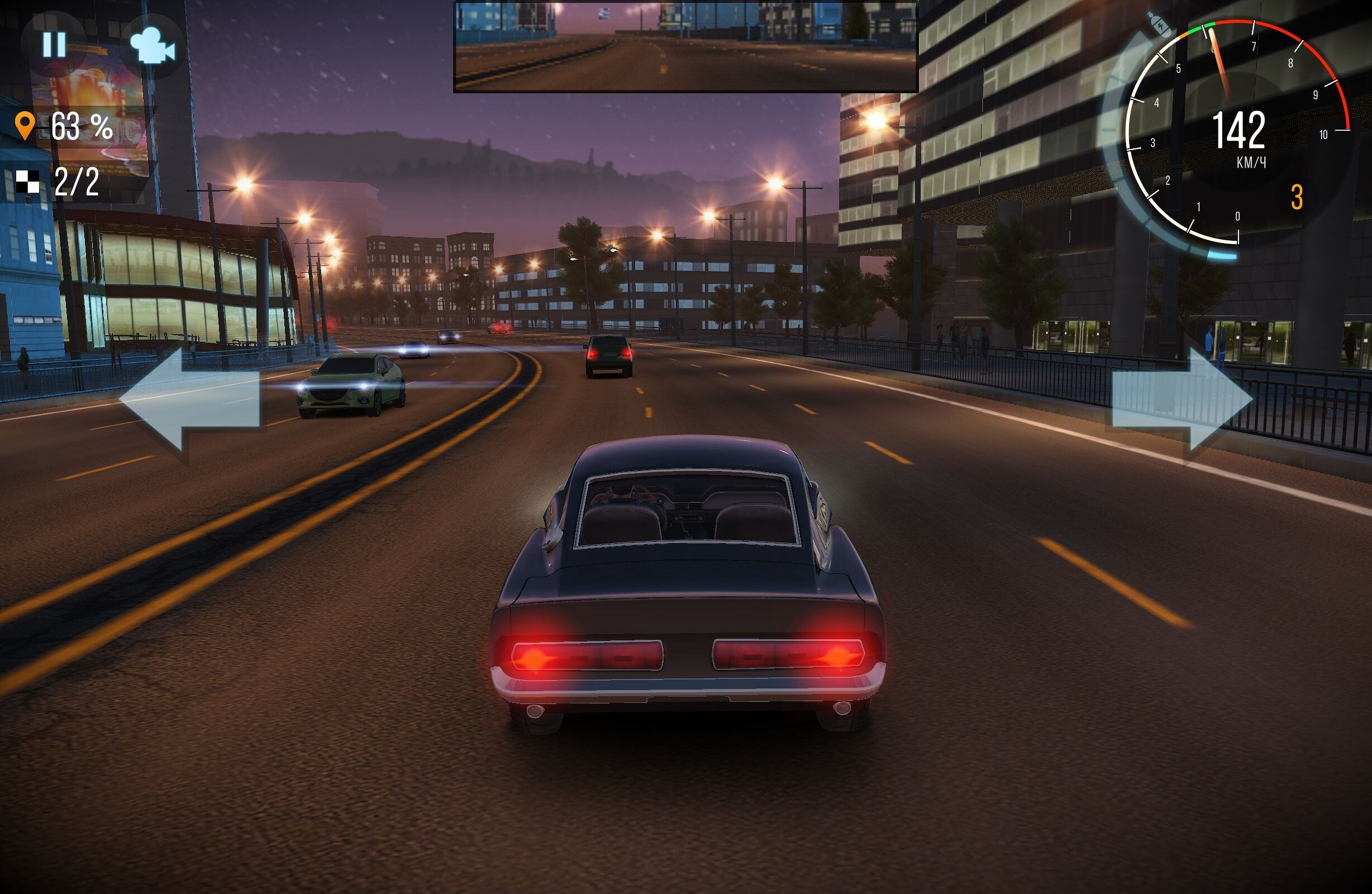Steer left with the left arrow
Screen dimensions: 1372x894
pyautogui.click(x=190, y=399)
